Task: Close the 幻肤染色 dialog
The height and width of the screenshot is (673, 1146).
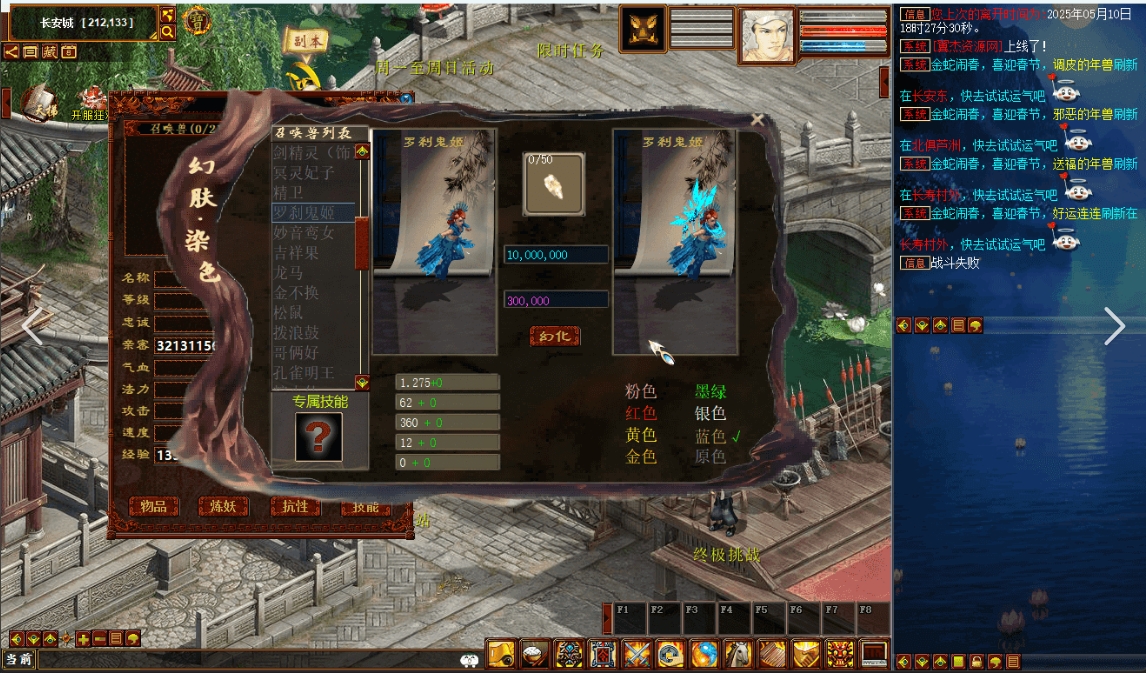Action: pyautogui.click(x=757, y=120)
